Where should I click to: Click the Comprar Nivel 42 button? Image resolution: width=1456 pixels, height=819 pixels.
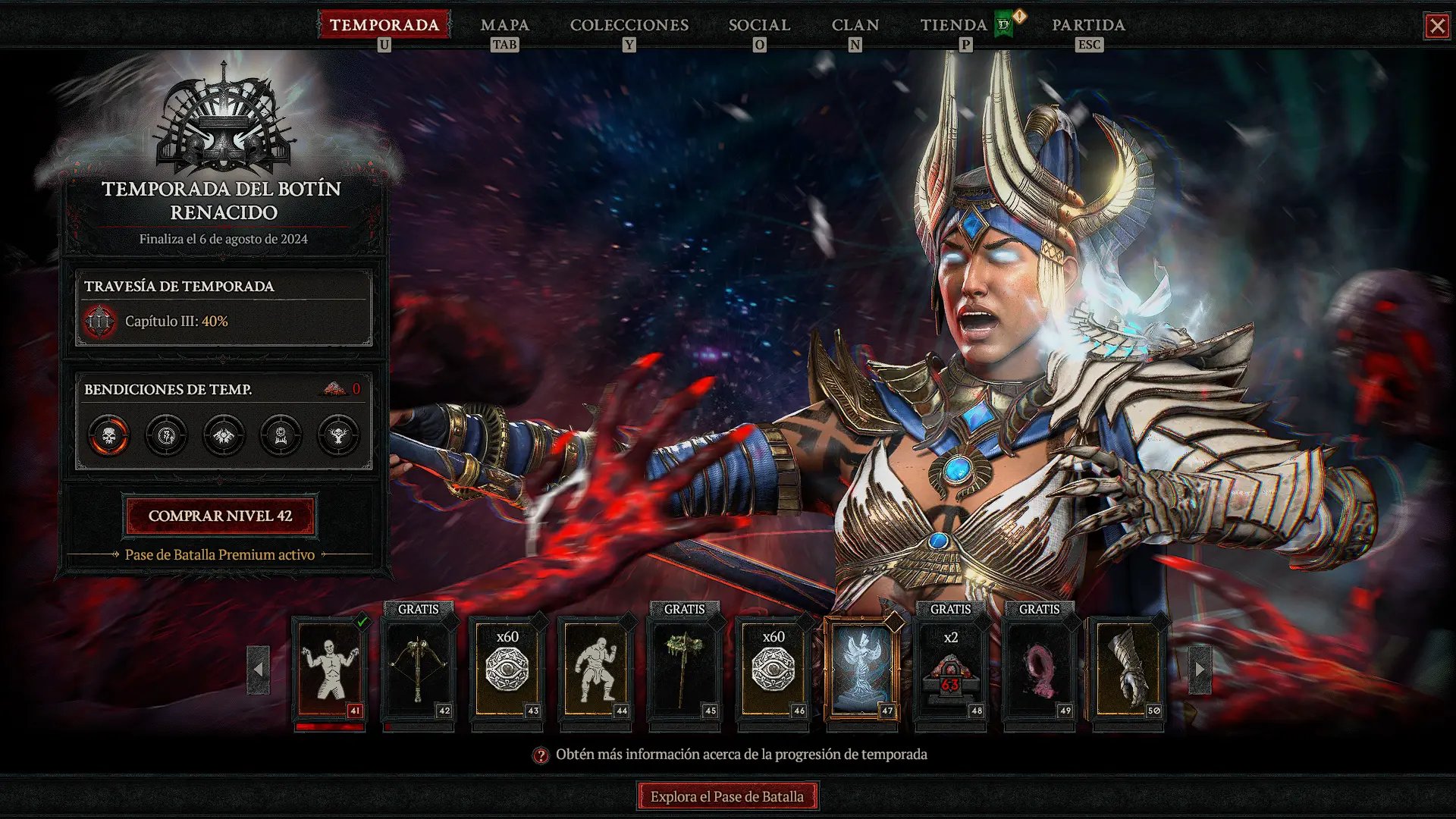(220, 516)
